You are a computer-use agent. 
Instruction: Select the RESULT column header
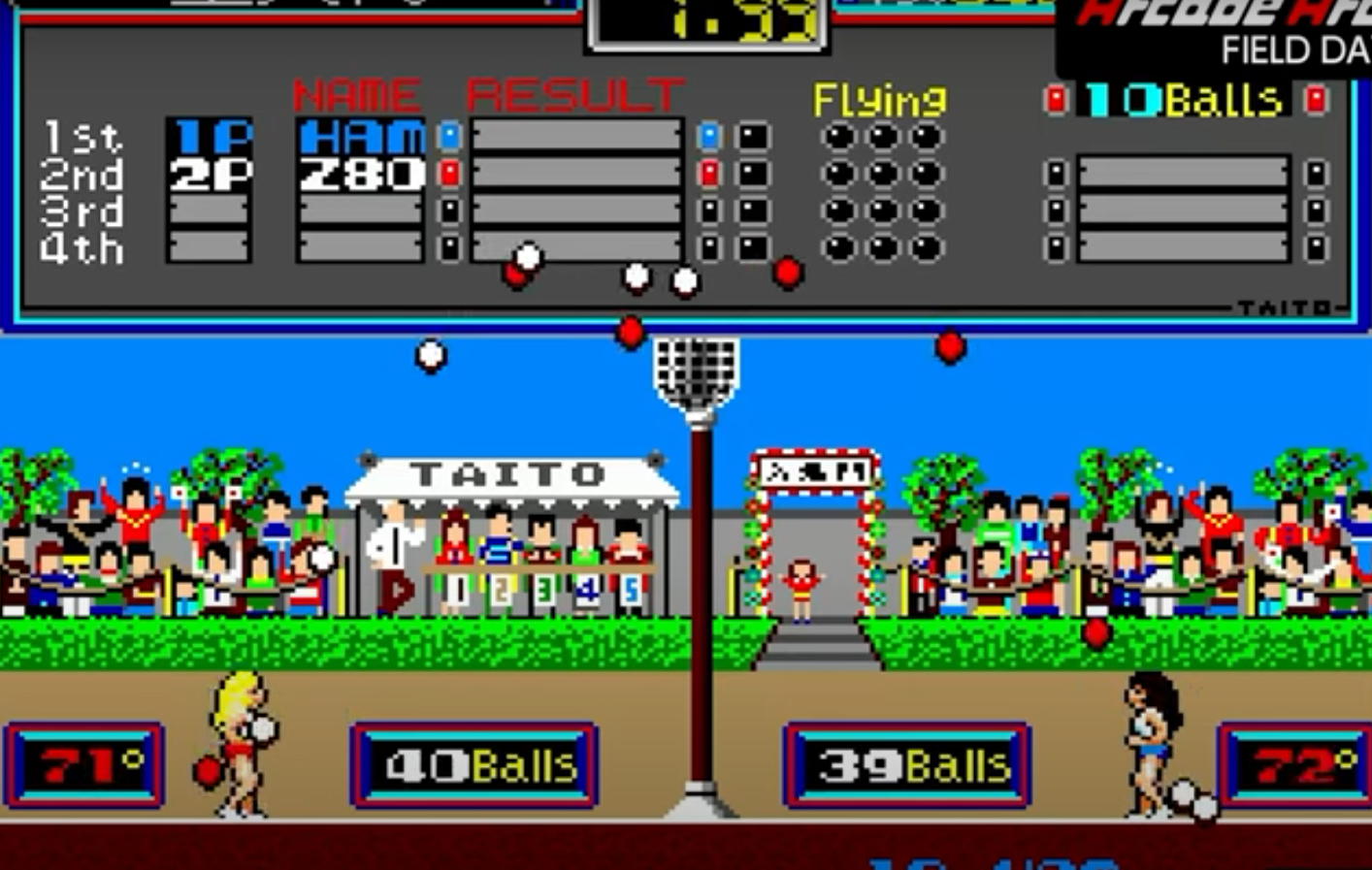[571, 94]
